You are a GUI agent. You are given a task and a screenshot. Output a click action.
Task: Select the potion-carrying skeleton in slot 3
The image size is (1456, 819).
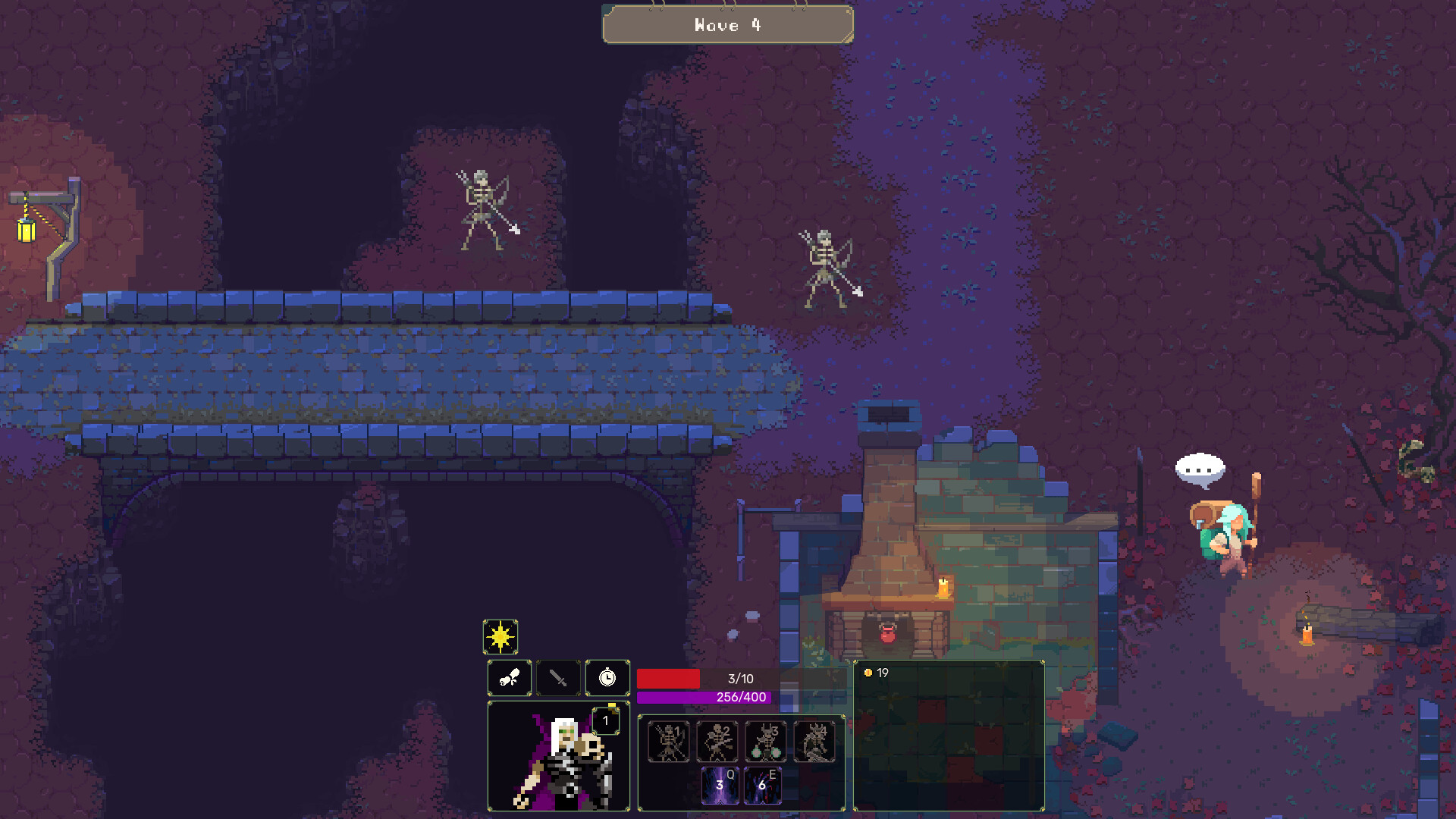(766, 741)
